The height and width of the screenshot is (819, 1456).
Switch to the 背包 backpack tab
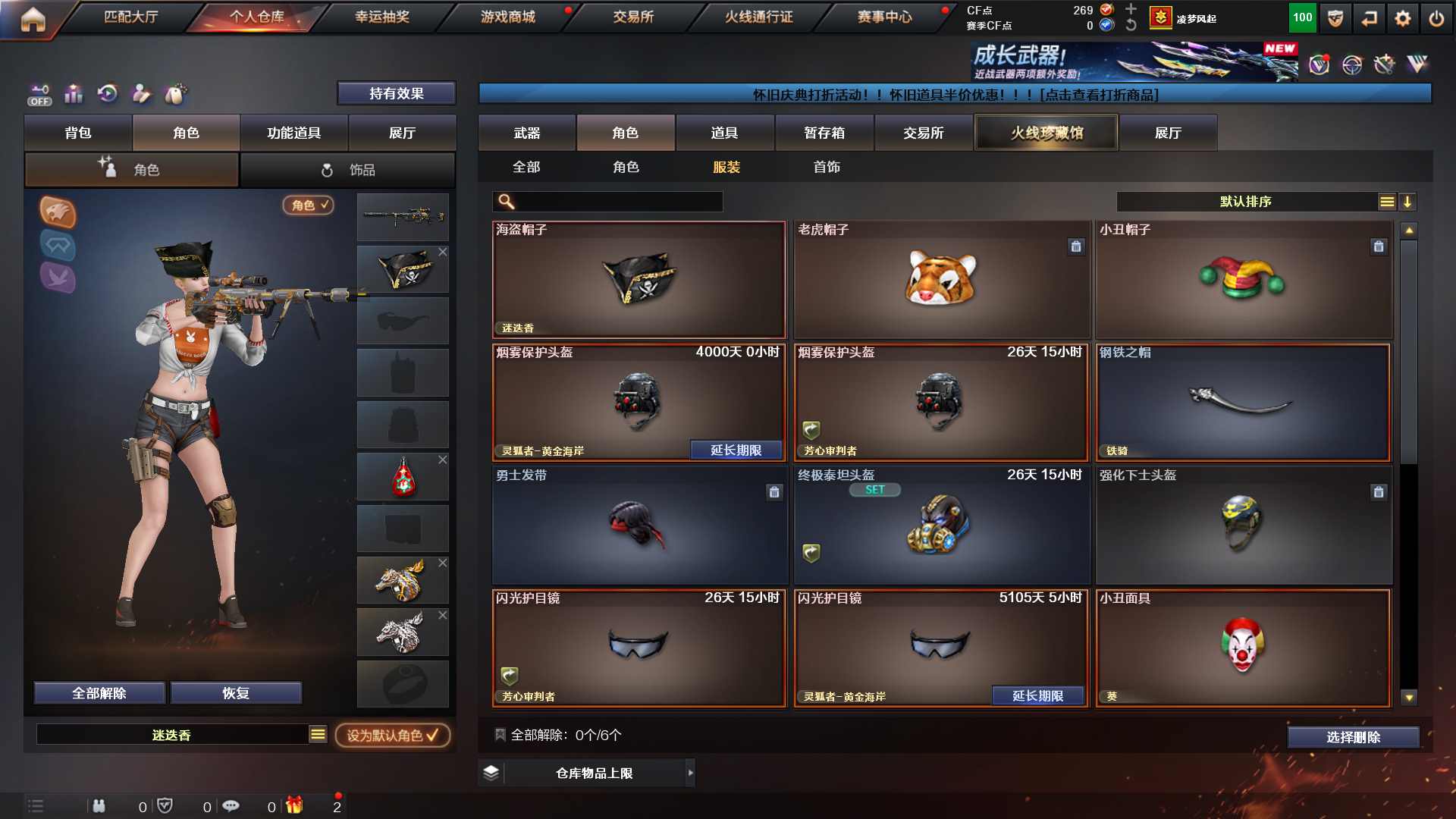click(x=78, y=133)
